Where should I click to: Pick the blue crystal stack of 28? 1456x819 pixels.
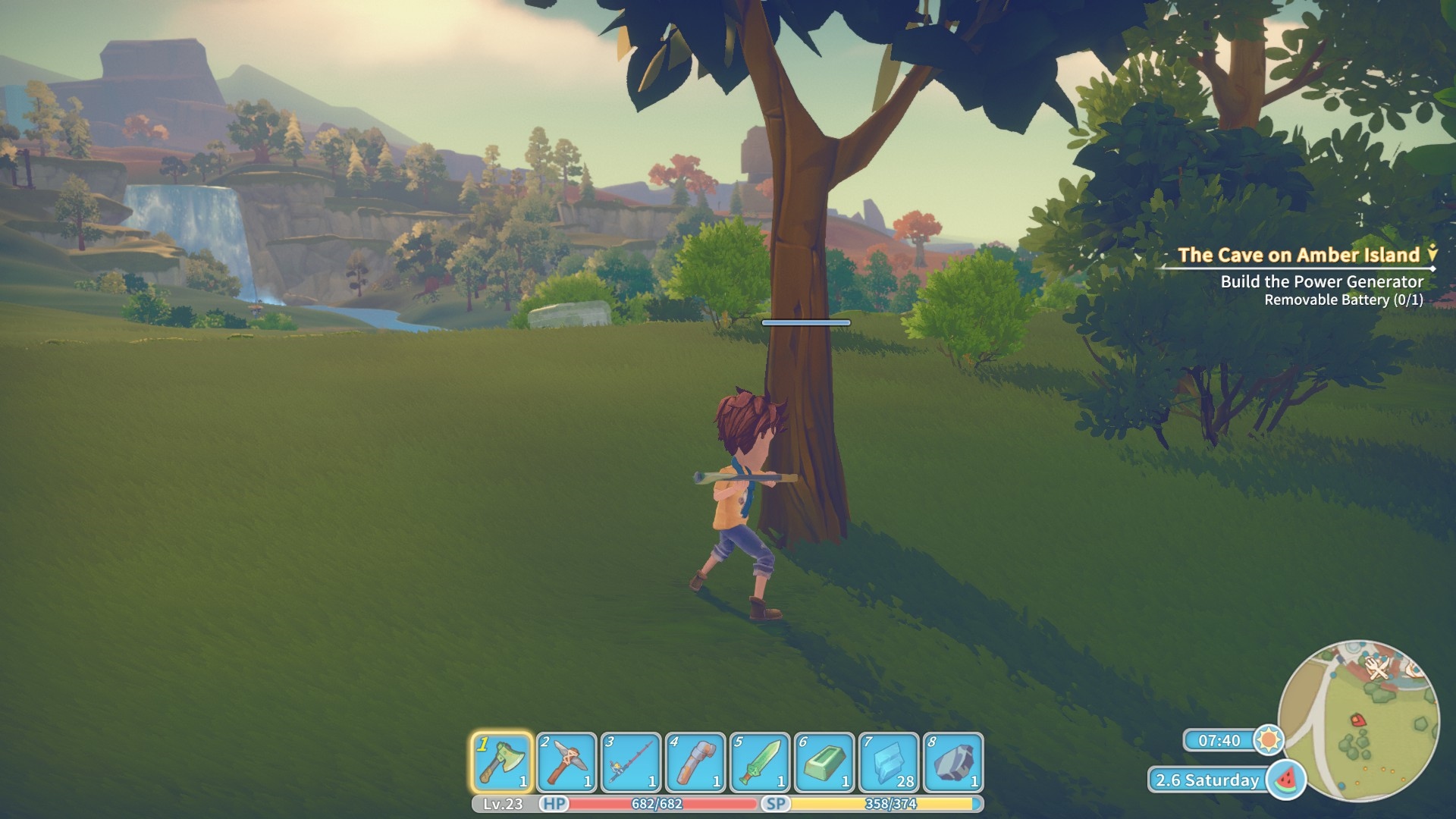pos(889,762)
